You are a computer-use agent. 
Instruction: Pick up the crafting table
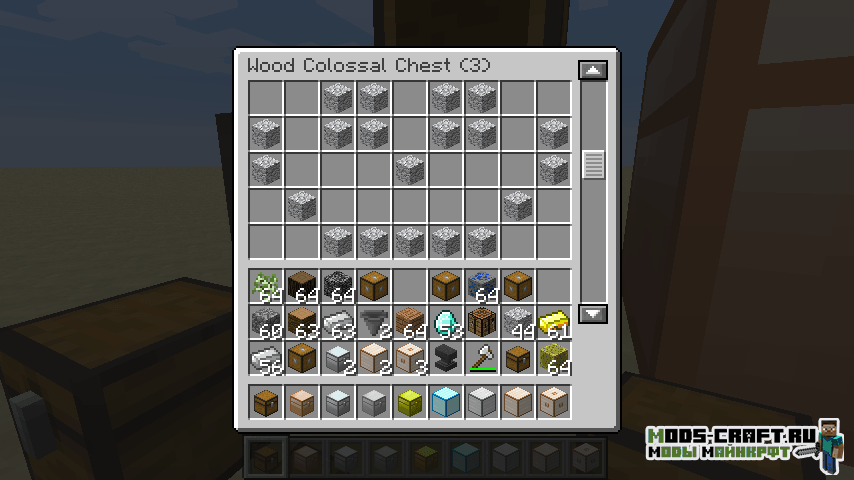click(x=482, y=322)
